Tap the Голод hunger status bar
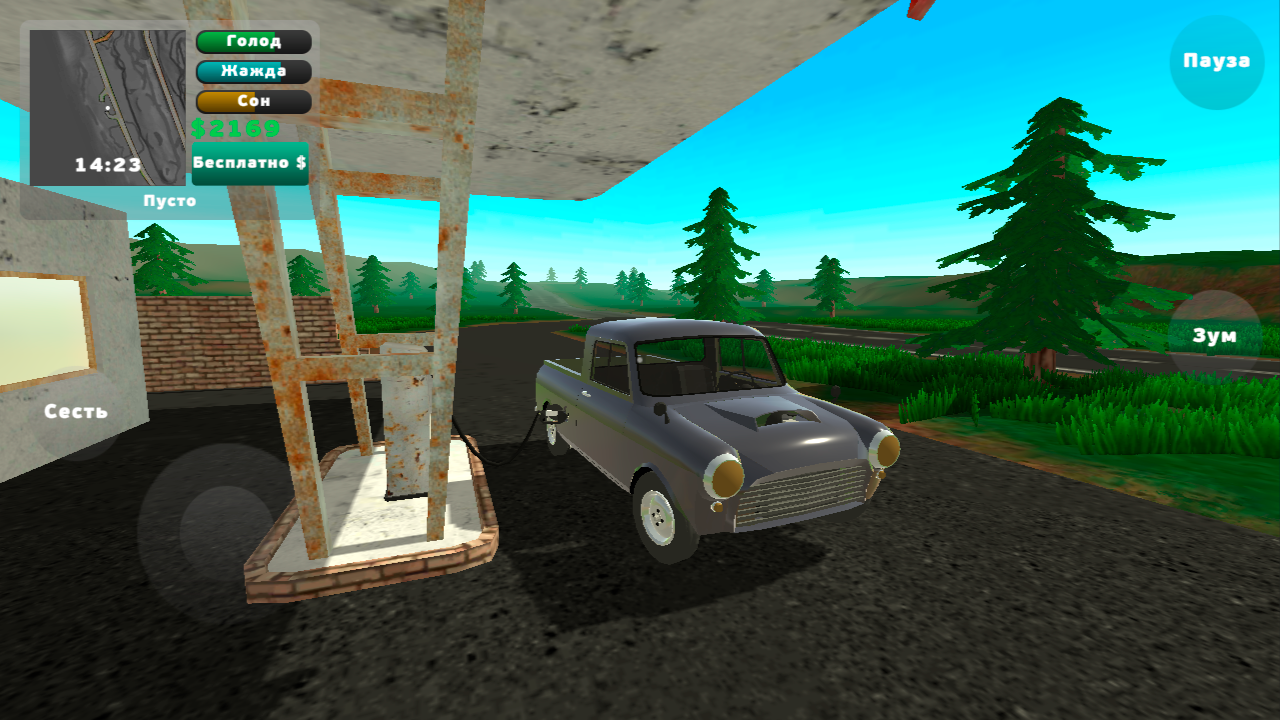Viewport: 1280px width, 720px height. coord(253,42)
